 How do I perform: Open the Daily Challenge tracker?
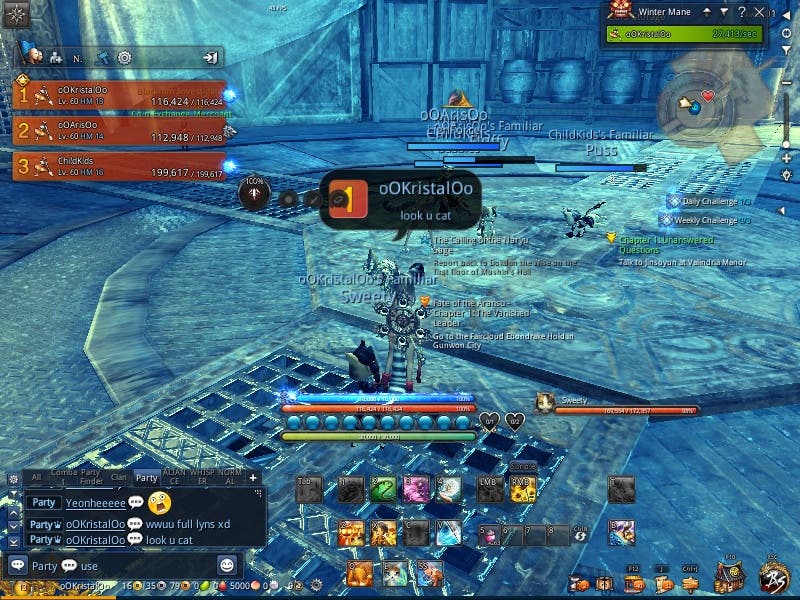coord(708,201)
